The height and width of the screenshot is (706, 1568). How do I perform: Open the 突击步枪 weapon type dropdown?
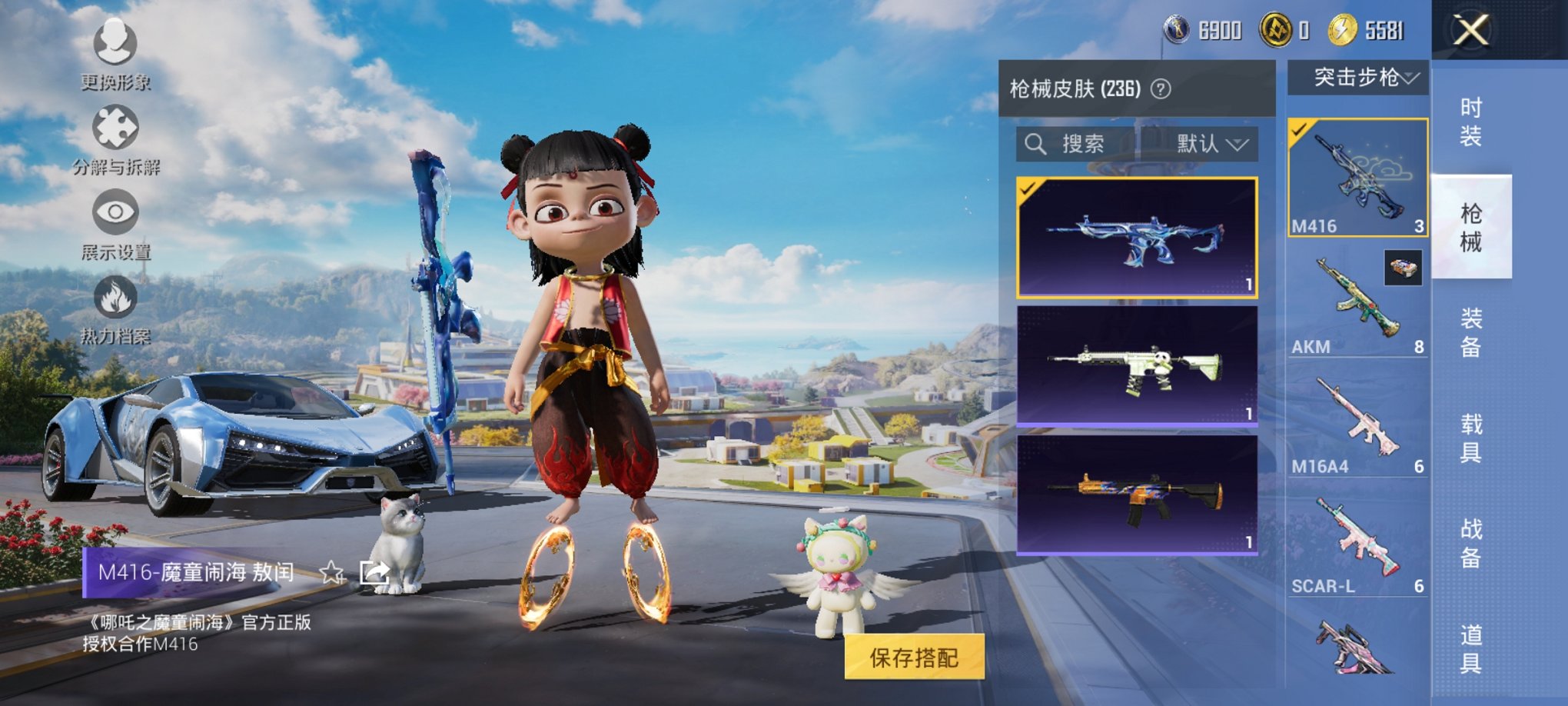pyautogui.click(x=1358, y=78)
